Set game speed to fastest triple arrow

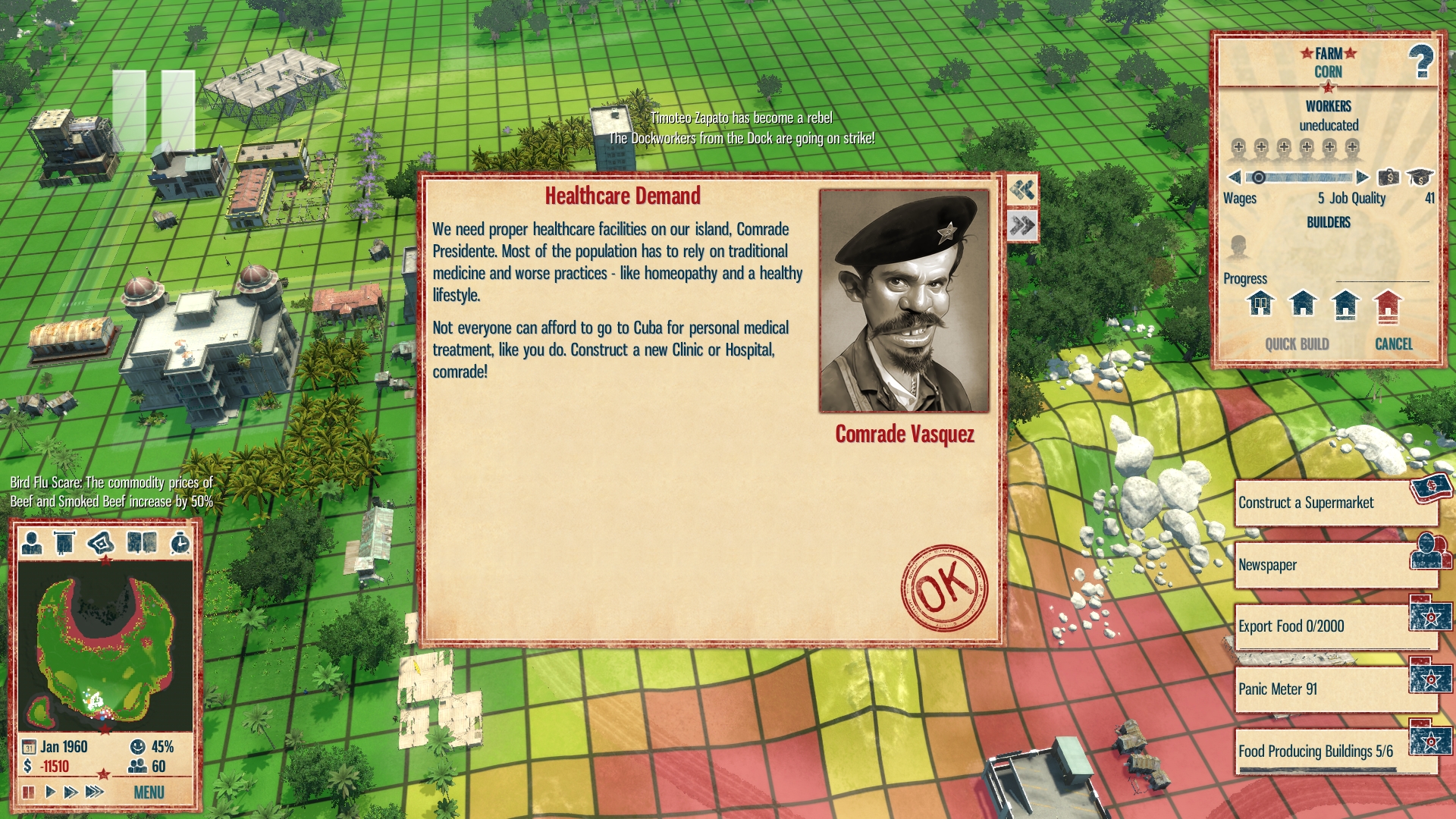click(x=94, y=792)
